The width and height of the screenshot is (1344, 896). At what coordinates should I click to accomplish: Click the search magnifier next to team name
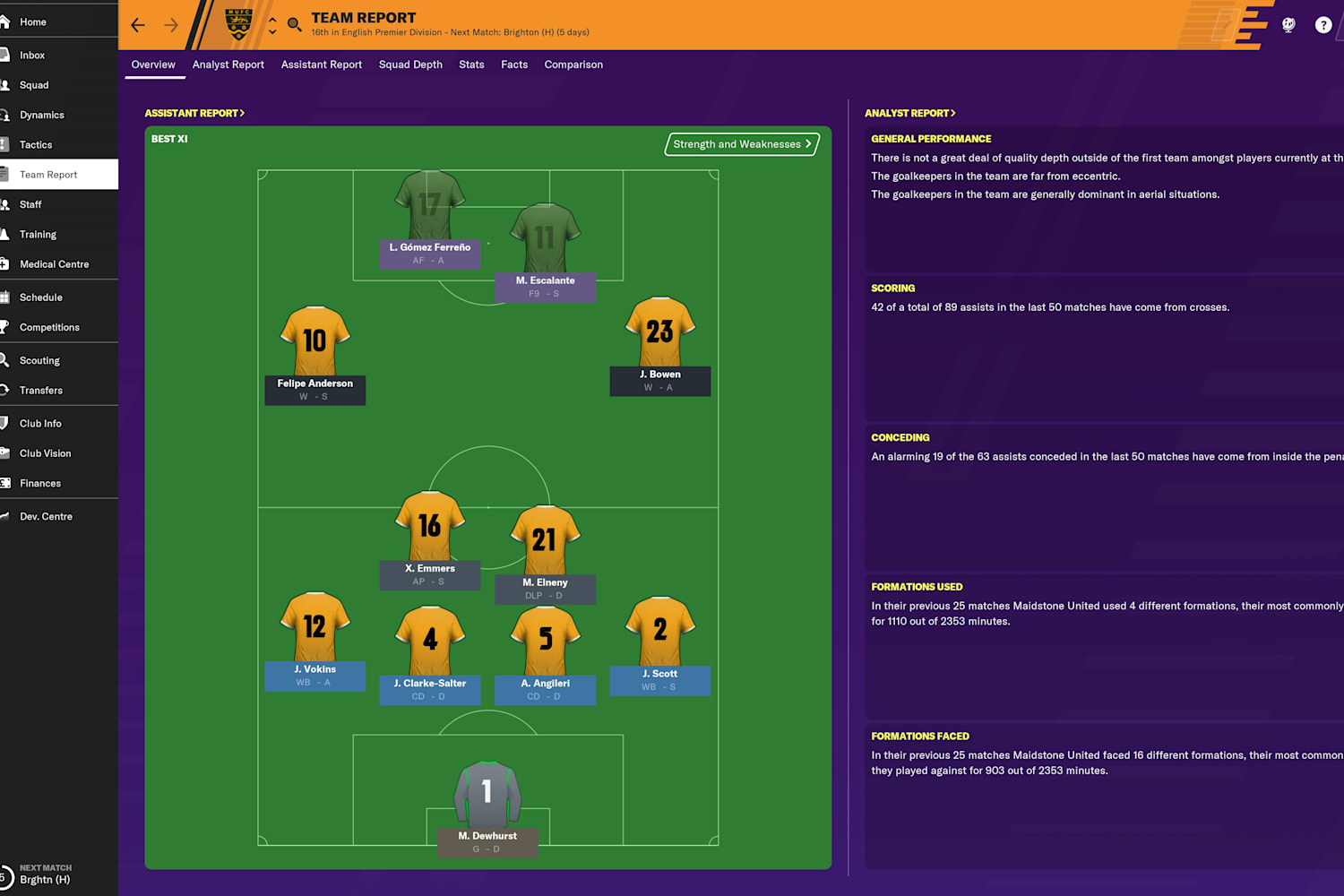tap(295, 24)
